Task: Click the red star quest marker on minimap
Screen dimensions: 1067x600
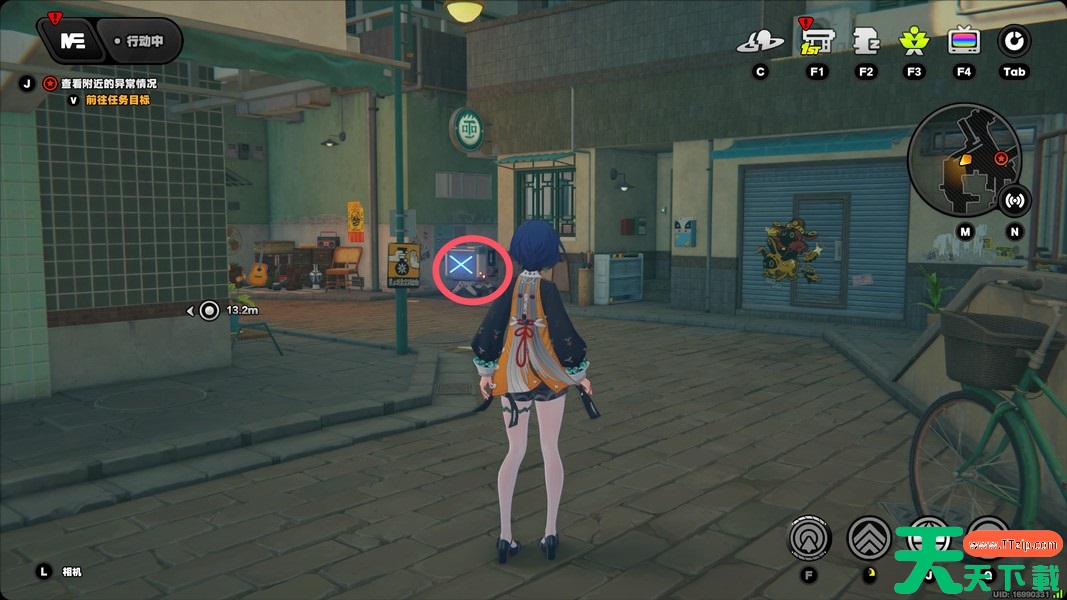Action: tap(1000, 158)
